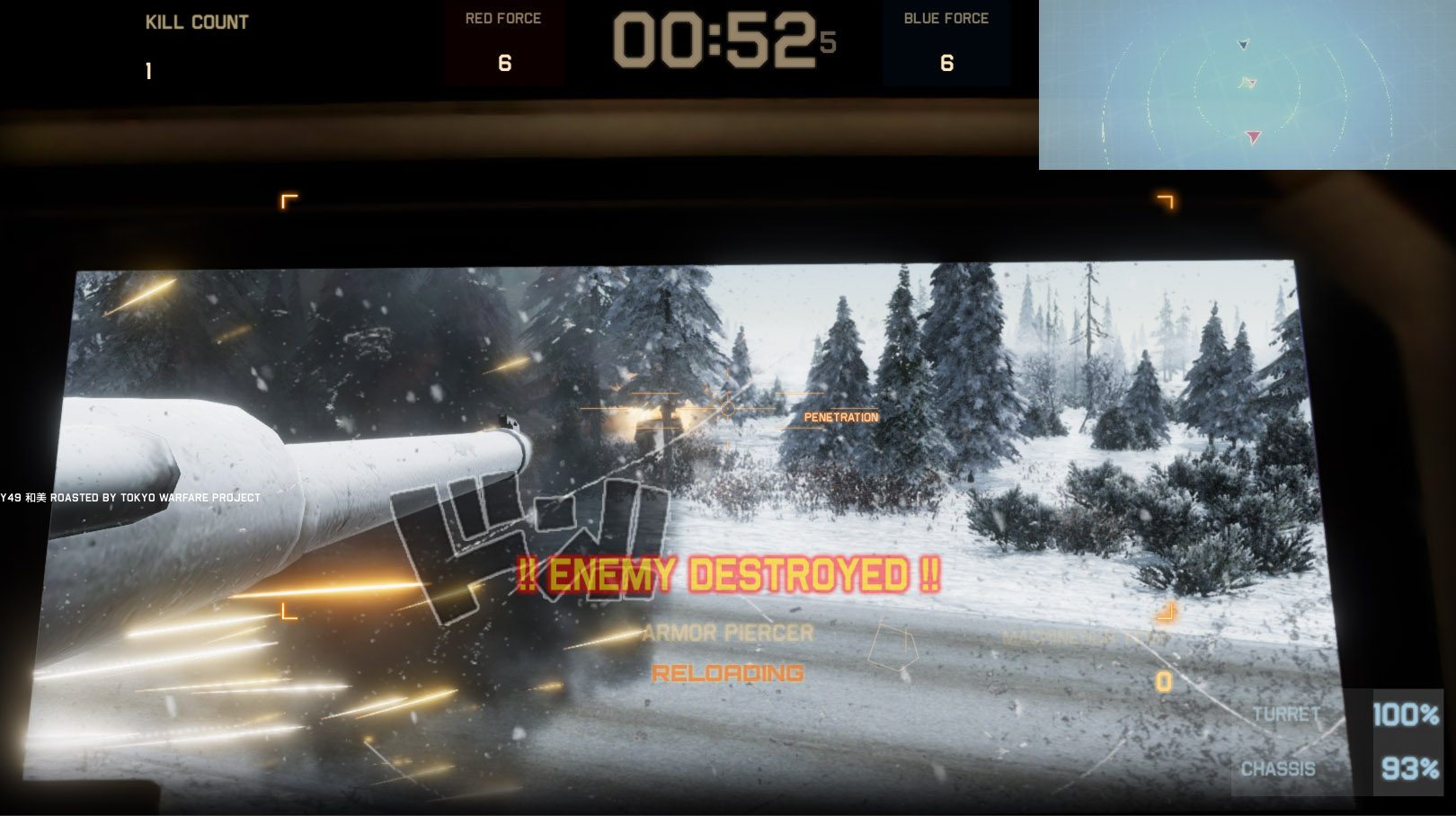Click the PENETRATION indicator label

(x=841, y=417)
